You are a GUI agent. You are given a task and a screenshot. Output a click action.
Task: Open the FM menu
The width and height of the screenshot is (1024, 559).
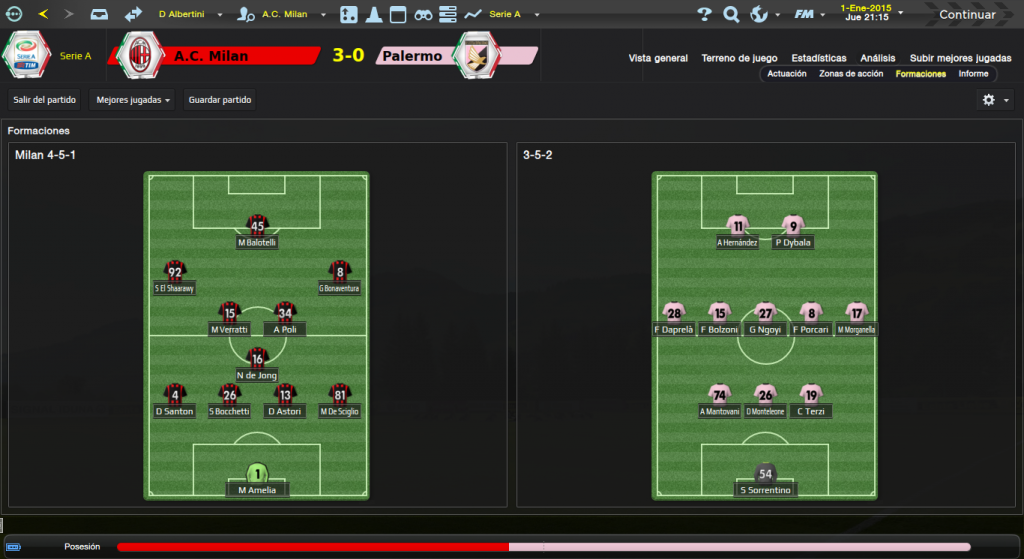[803, 15]
